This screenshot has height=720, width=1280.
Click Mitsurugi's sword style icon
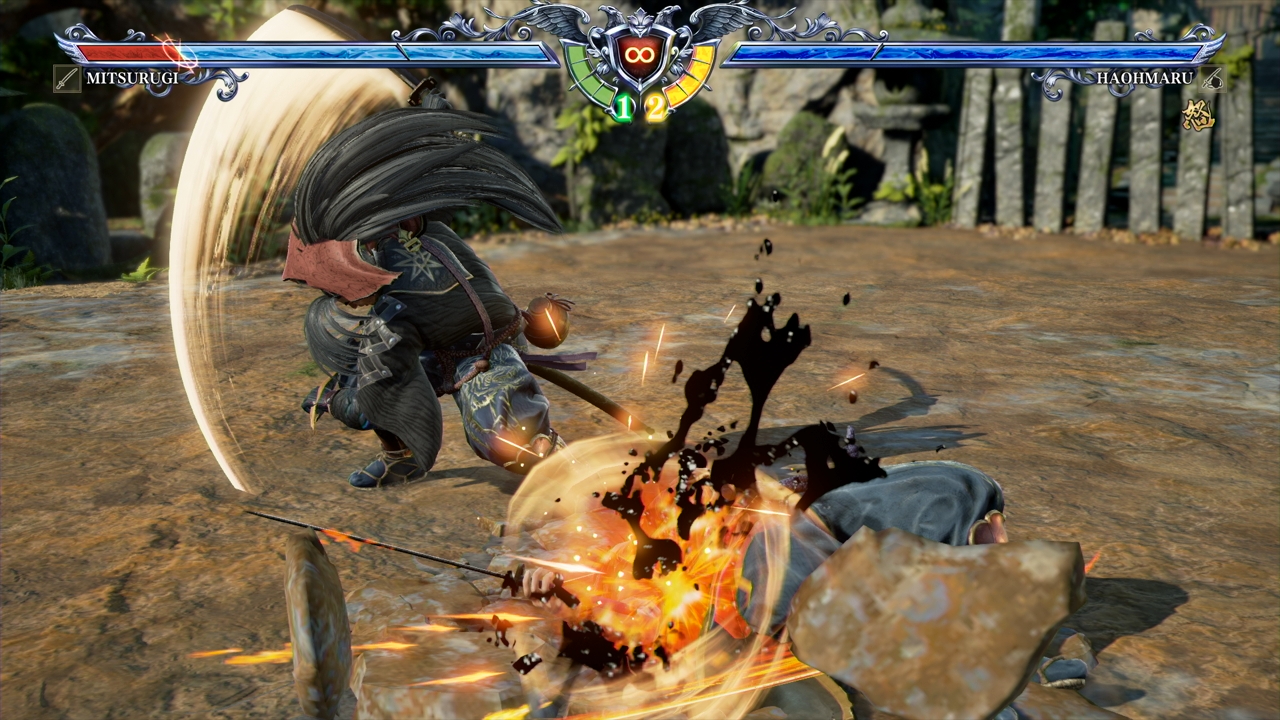pyautogui.click(x=67, y=78)
